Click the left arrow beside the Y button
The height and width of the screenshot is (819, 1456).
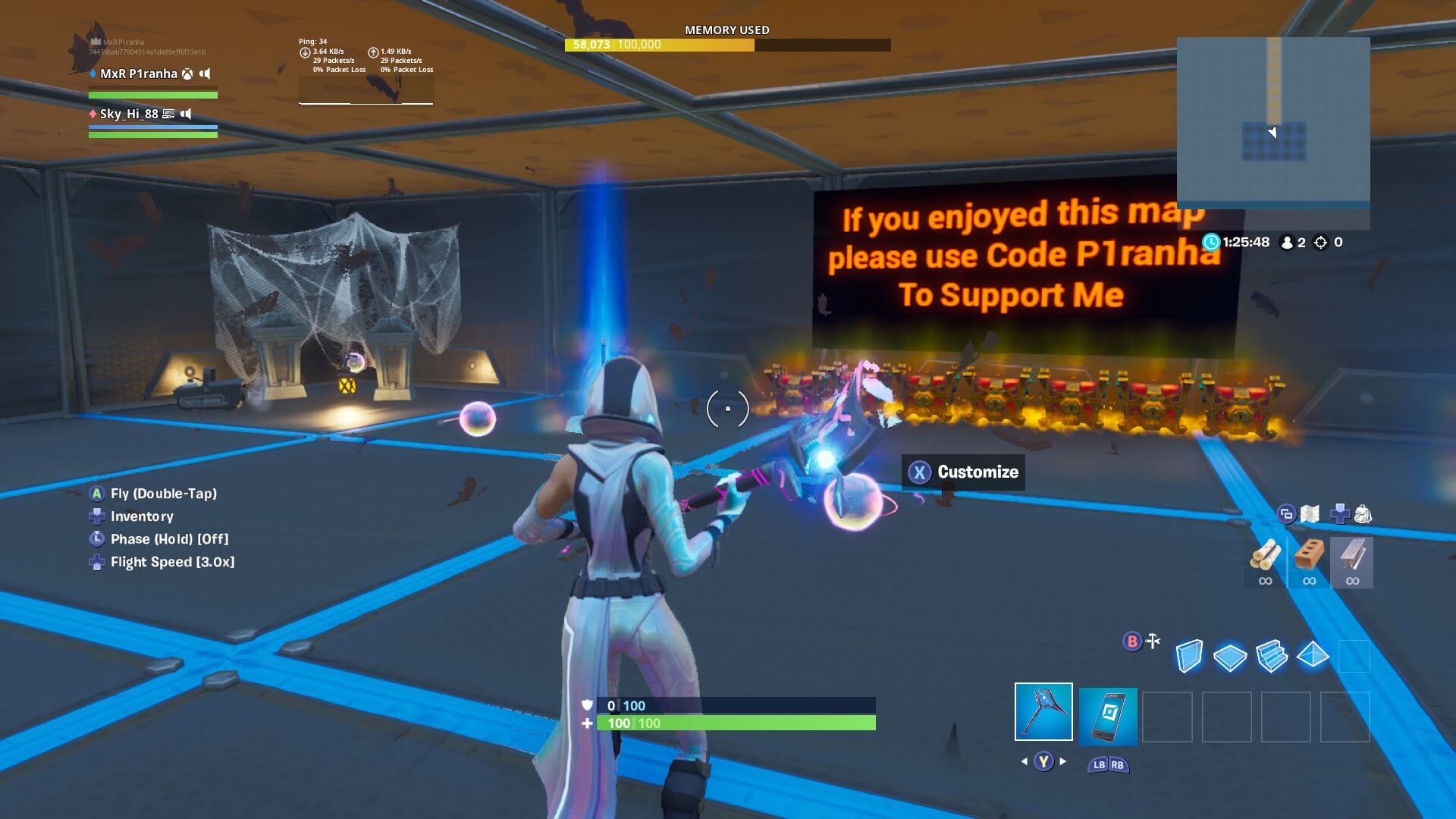(x=1024, y=761)
